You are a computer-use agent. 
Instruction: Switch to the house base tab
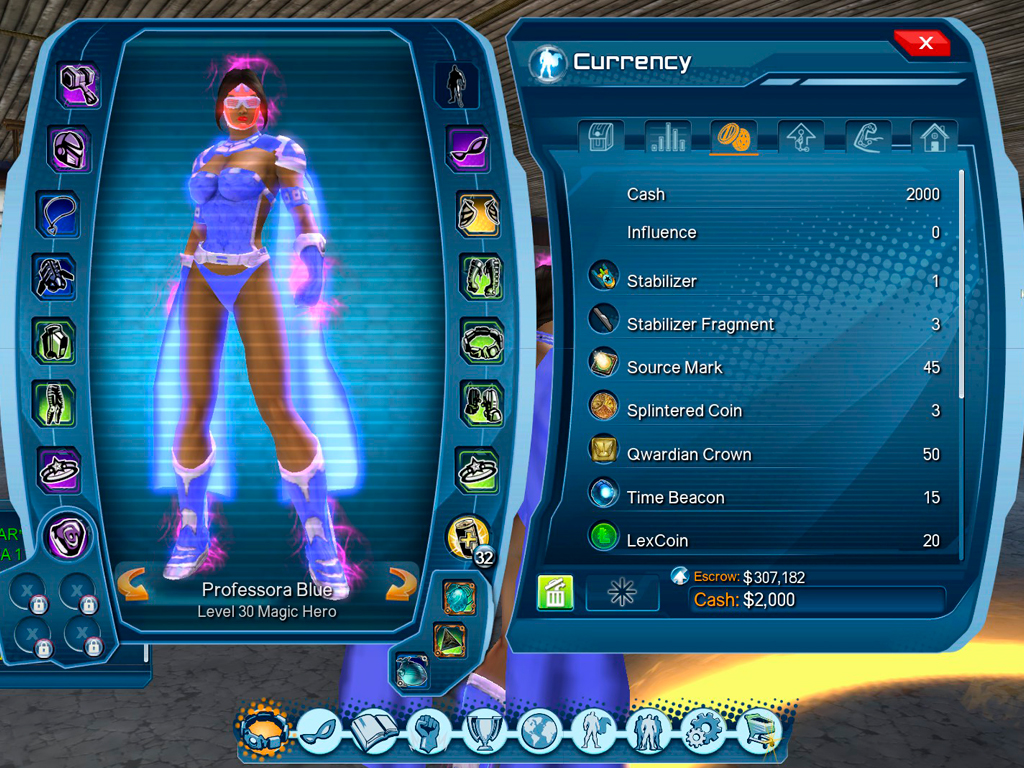[x=933, y=138]
